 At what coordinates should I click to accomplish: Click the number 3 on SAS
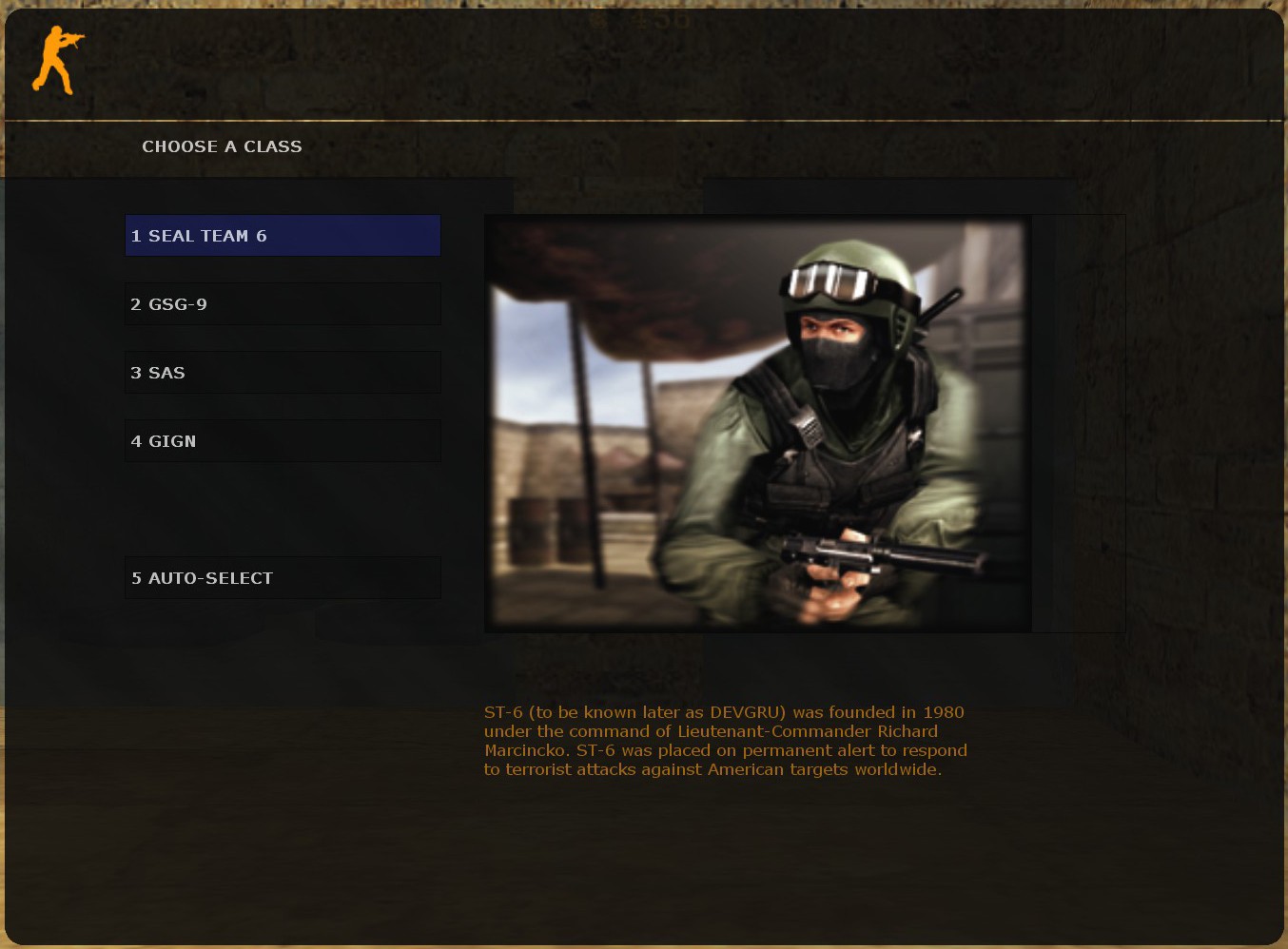[135, 372]
